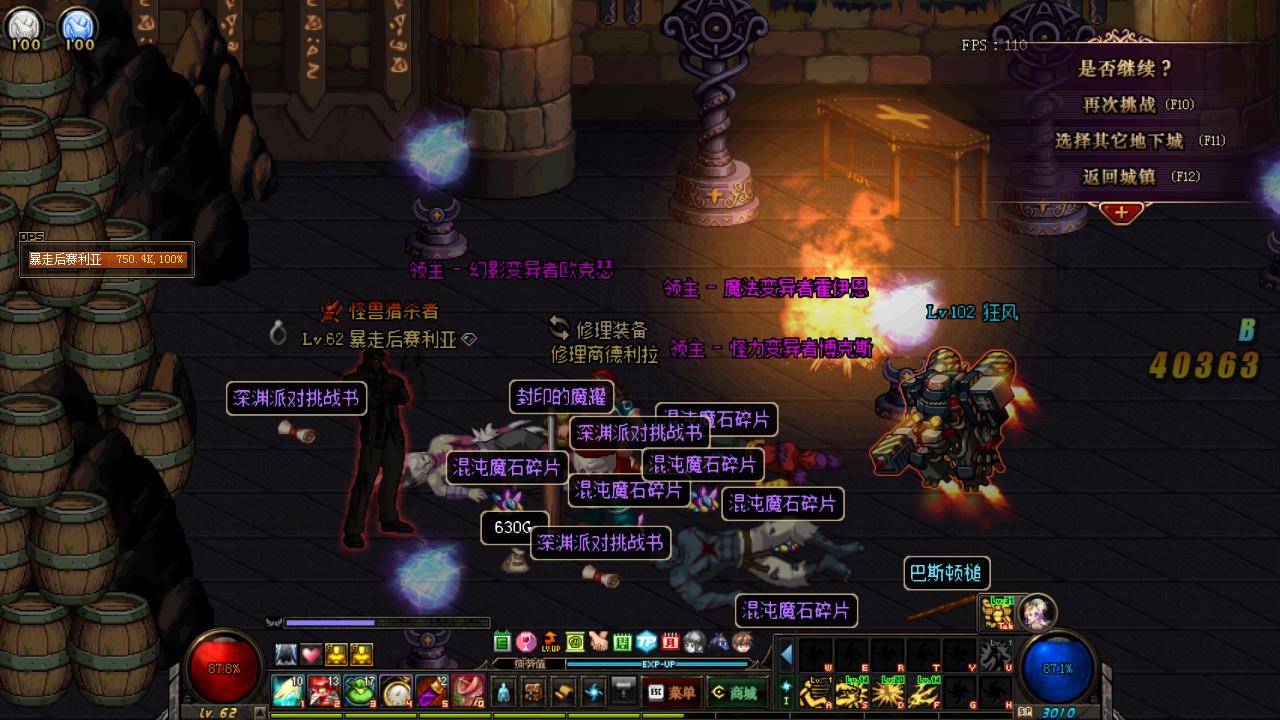Image resolution: width=1280 pixels, height=720 pixels.
Task: Open the red calendar icon
Action: click(670, 642)
